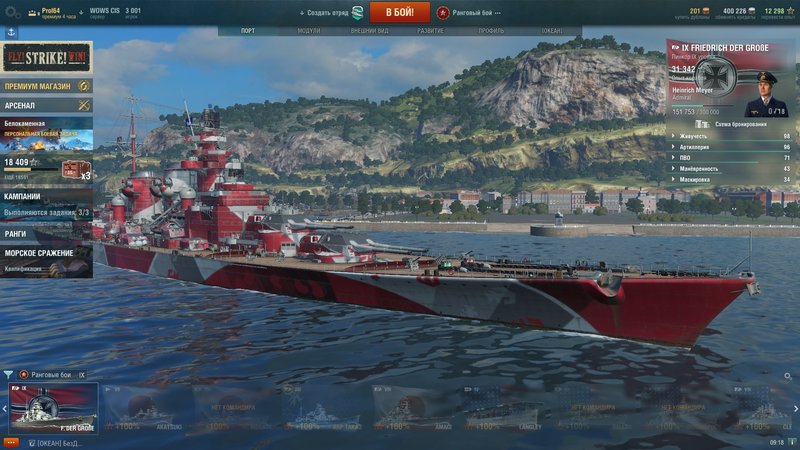Switch to the МОДУЛИ tab
800x450 pixels.
coord(309,31)
